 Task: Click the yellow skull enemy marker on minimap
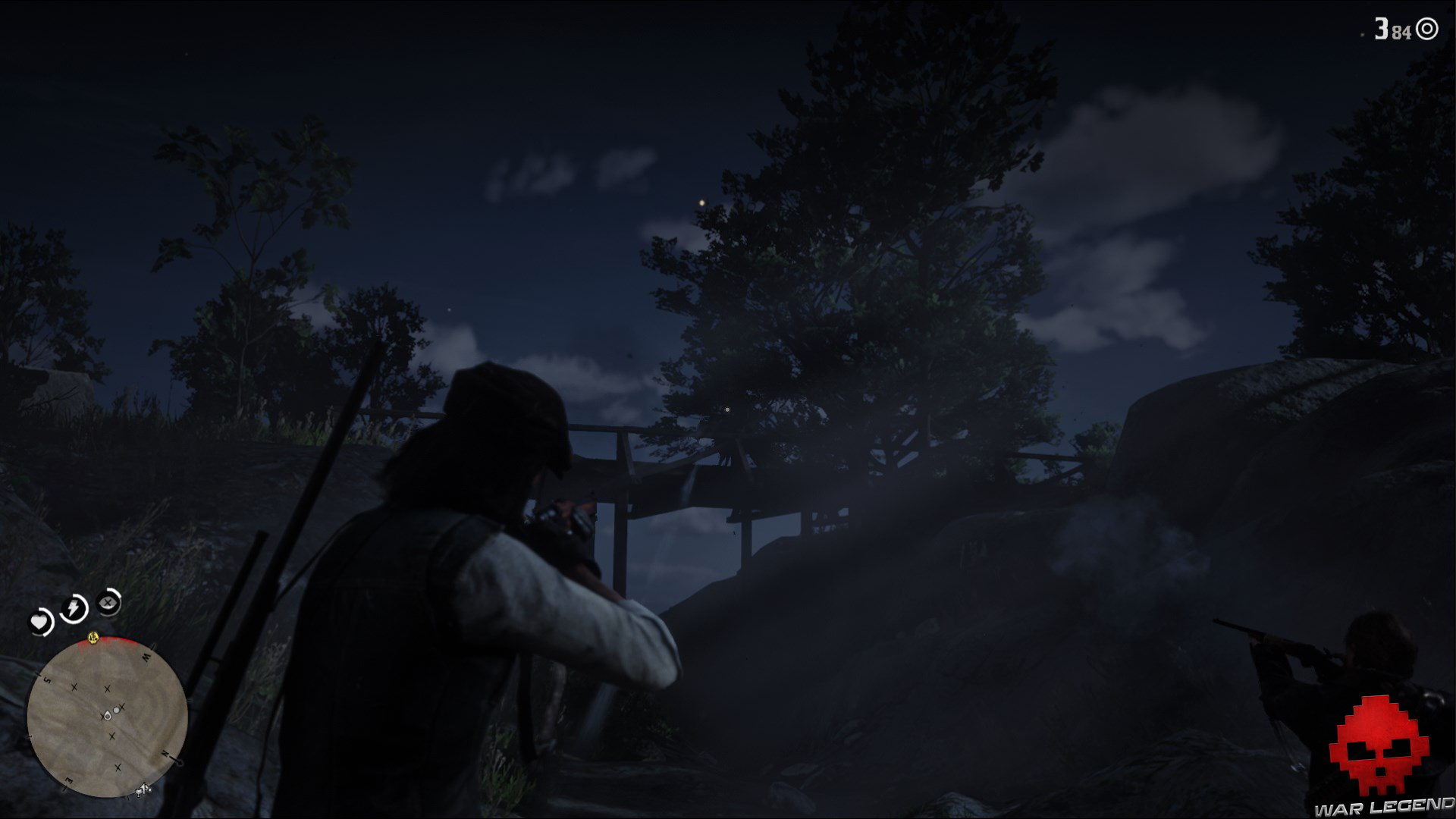tap(93, 638)
